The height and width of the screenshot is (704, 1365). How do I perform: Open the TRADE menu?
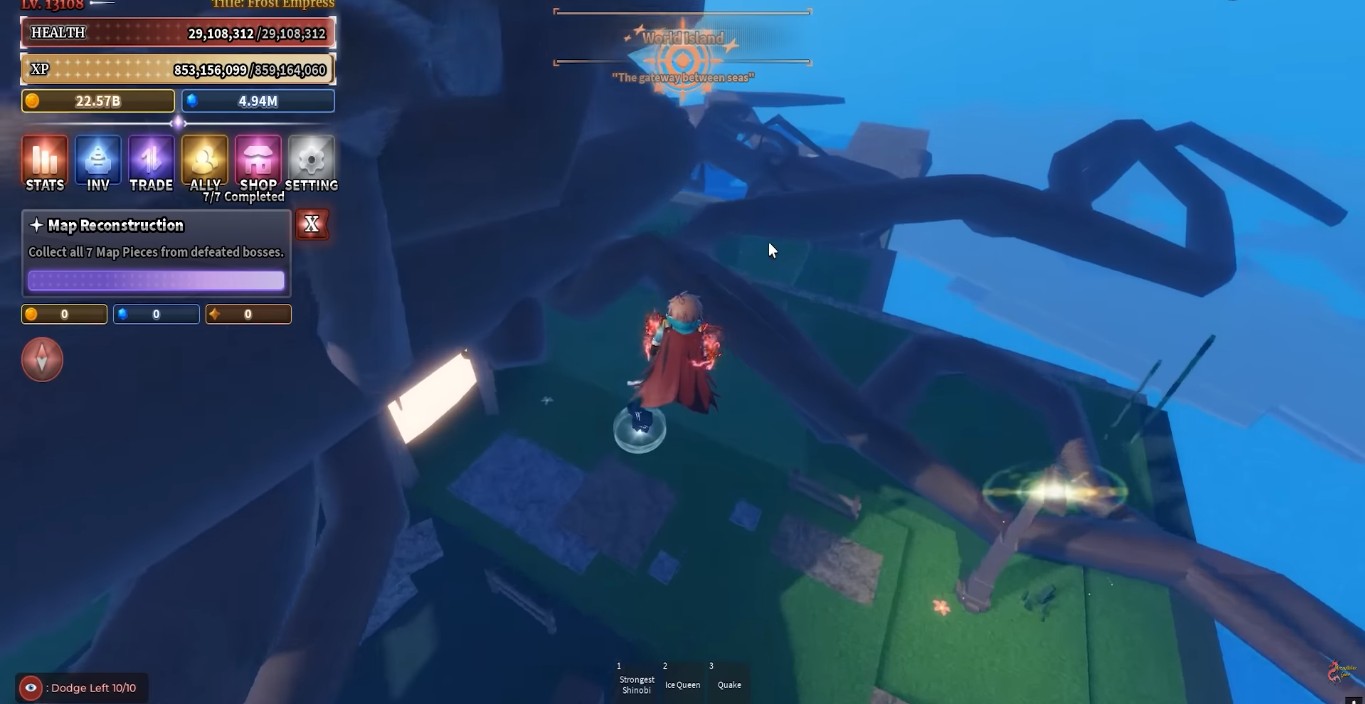click(151, 162)
